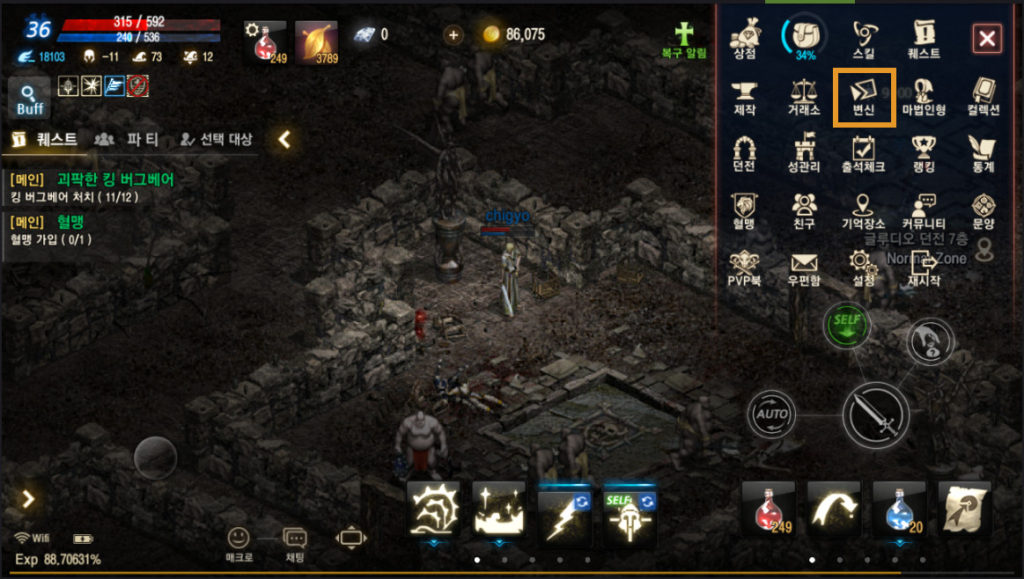Open the 채팅 chat button
The image size is (1024, 579).
pos(295,544)
